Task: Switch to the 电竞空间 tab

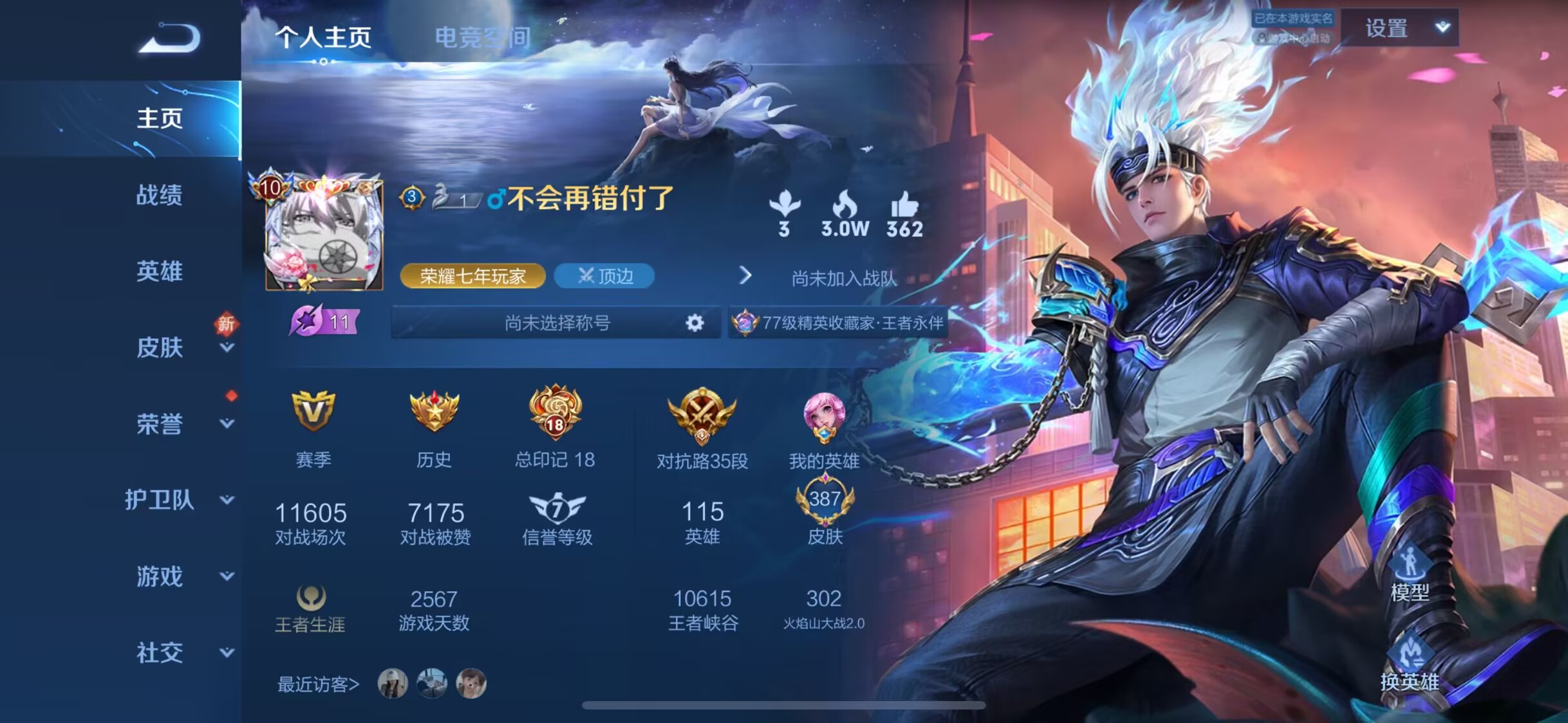Action: pyautogui.click(x=483, y=37)
